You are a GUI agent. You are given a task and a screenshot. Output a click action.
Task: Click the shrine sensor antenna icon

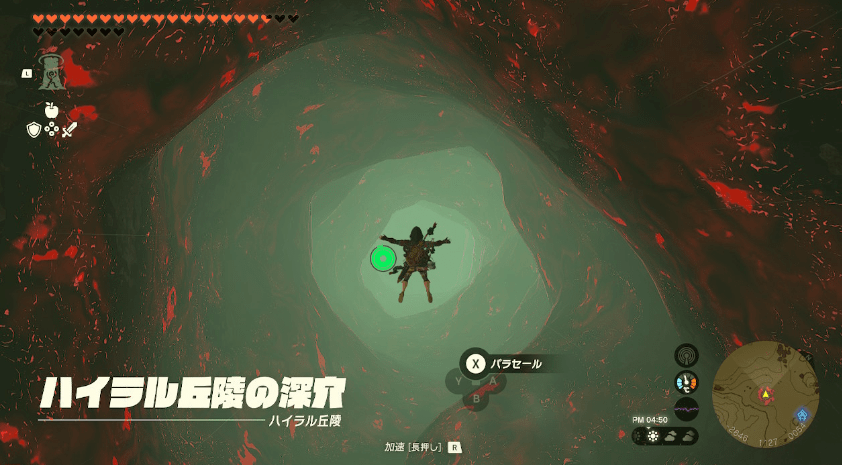pos(686,355)
